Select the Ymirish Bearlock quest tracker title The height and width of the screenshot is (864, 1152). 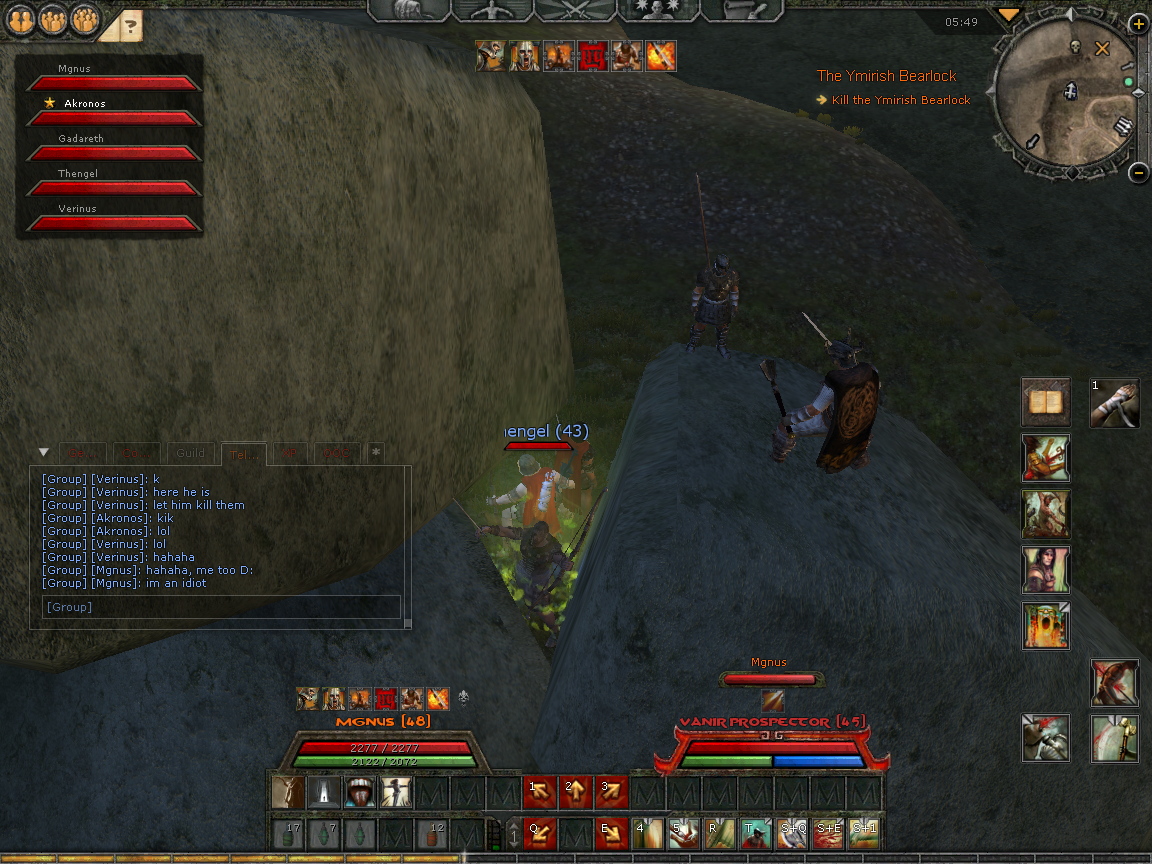point(886,76)
